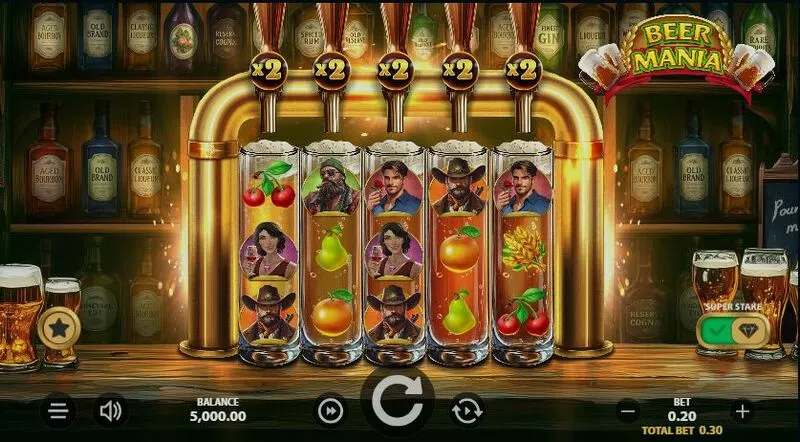
Task: Click the gold star coin button
Action: coord(59,327)
